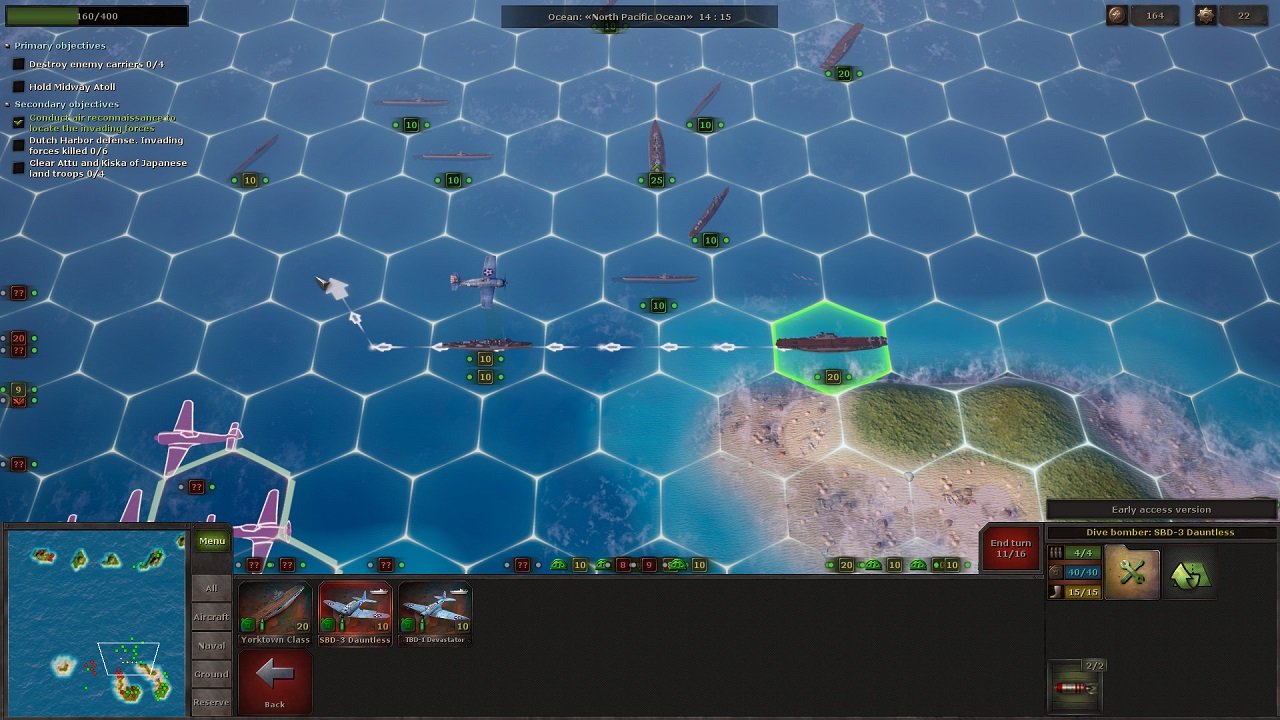
Task: Select the repair wrench icon for SBD-3 Dauntless
Action: tap(1132, 570)
